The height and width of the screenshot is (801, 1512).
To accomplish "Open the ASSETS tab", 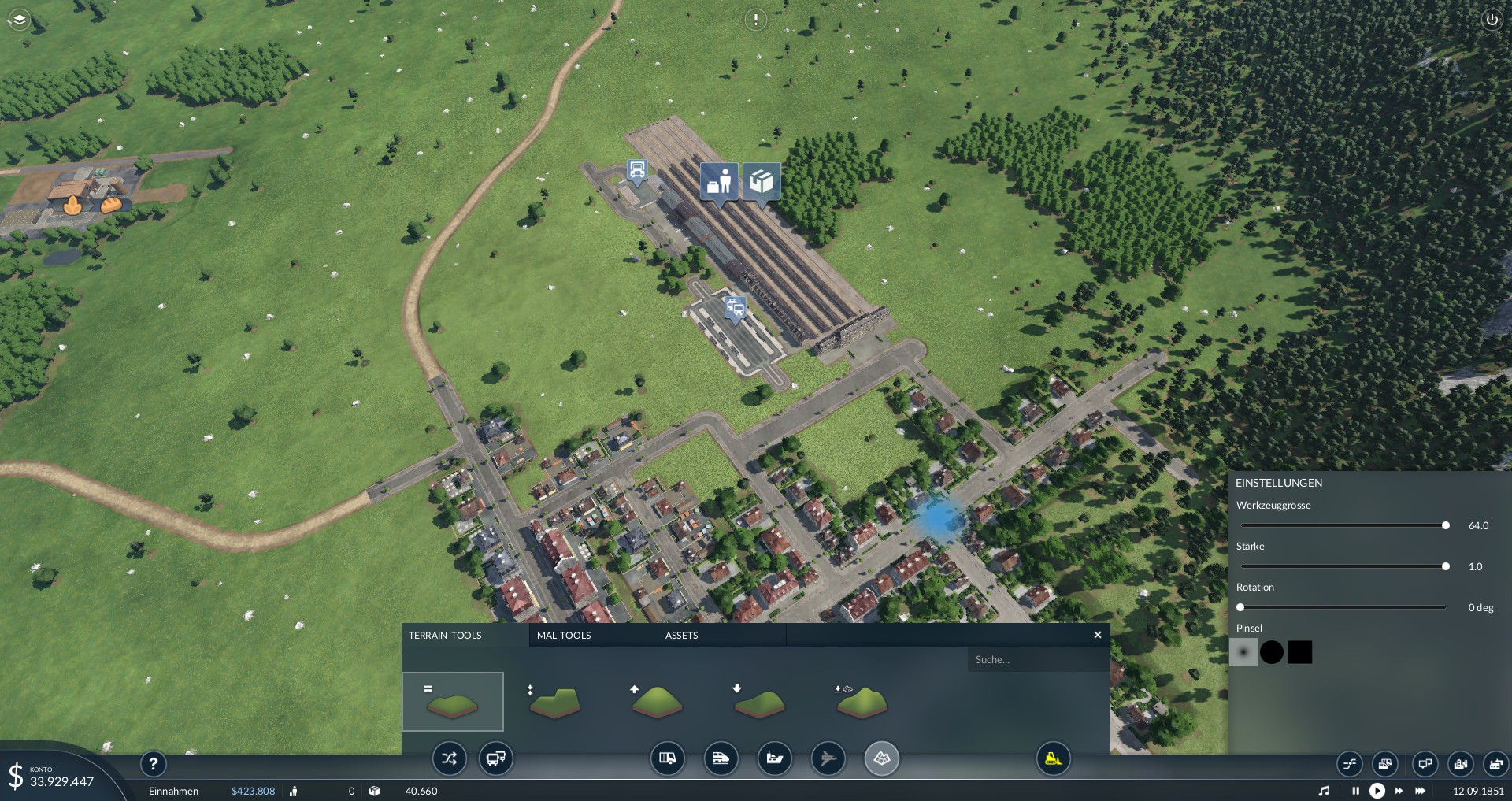I will [682, 635].
